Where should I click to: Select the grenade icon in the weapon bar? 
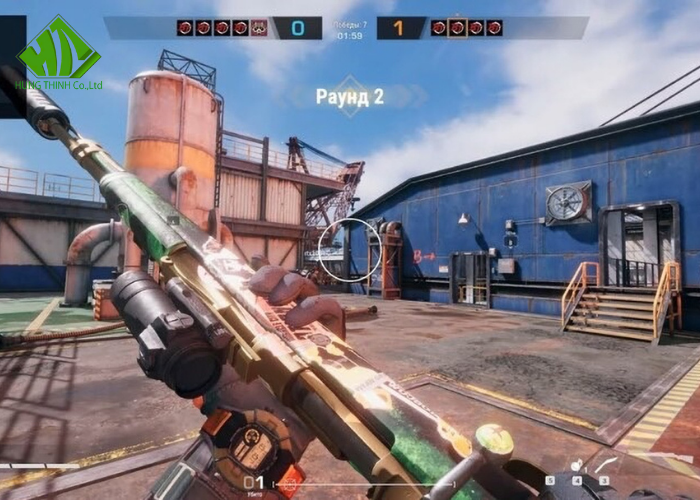pos(578,466)
